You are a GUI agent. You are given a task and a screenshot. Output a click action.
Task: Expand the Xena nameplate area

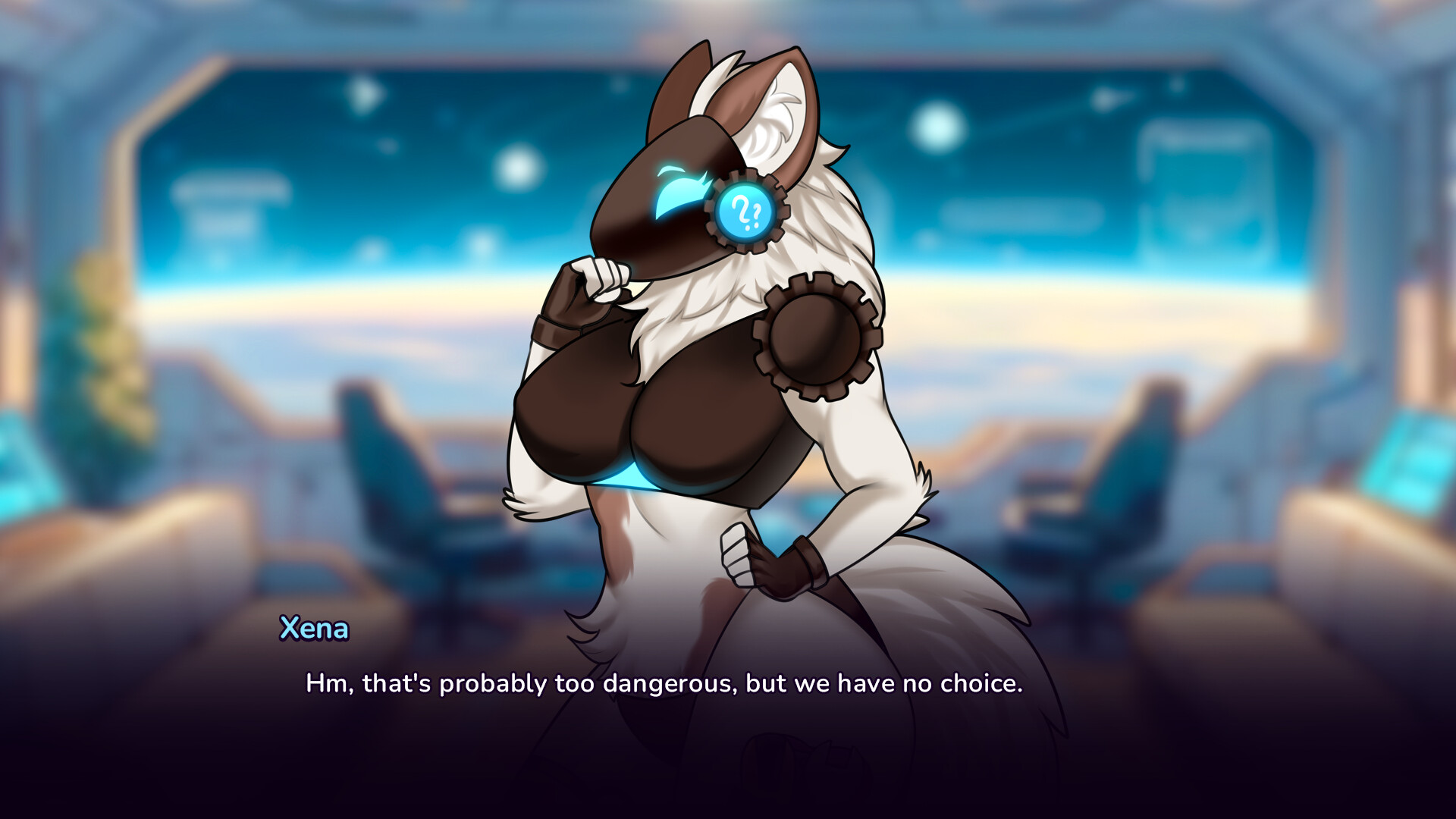coord(314,629)
